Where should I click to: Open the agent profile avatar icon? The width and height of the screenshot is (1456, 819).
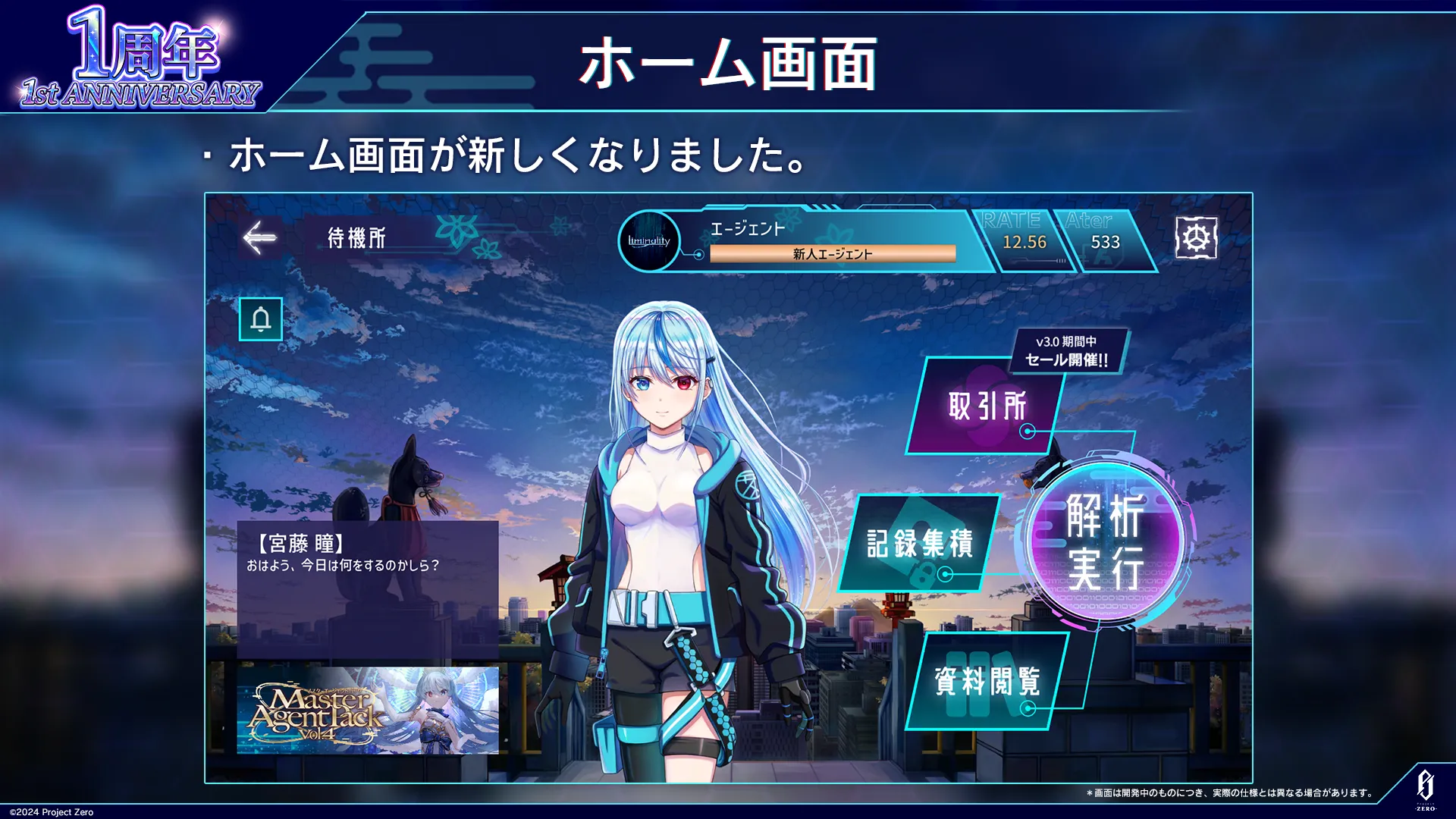pos(649,241)
